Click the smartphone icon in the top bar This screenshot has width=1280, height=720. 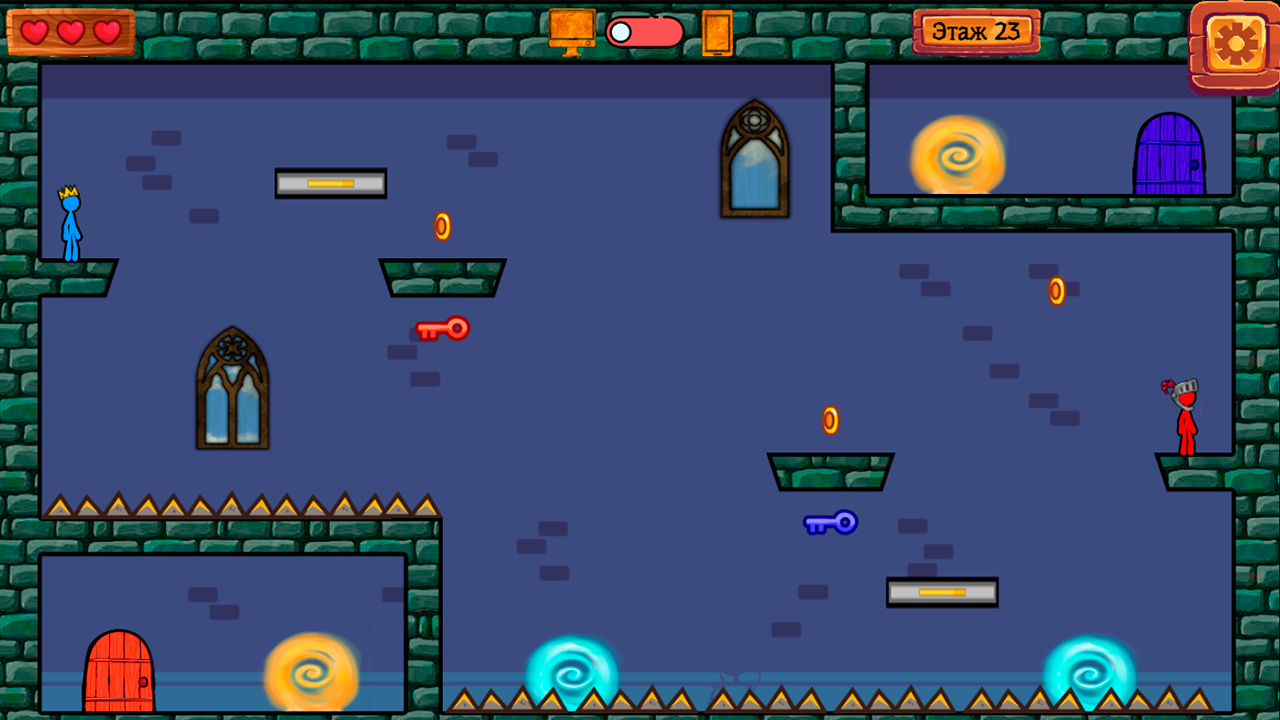(718, 33)
